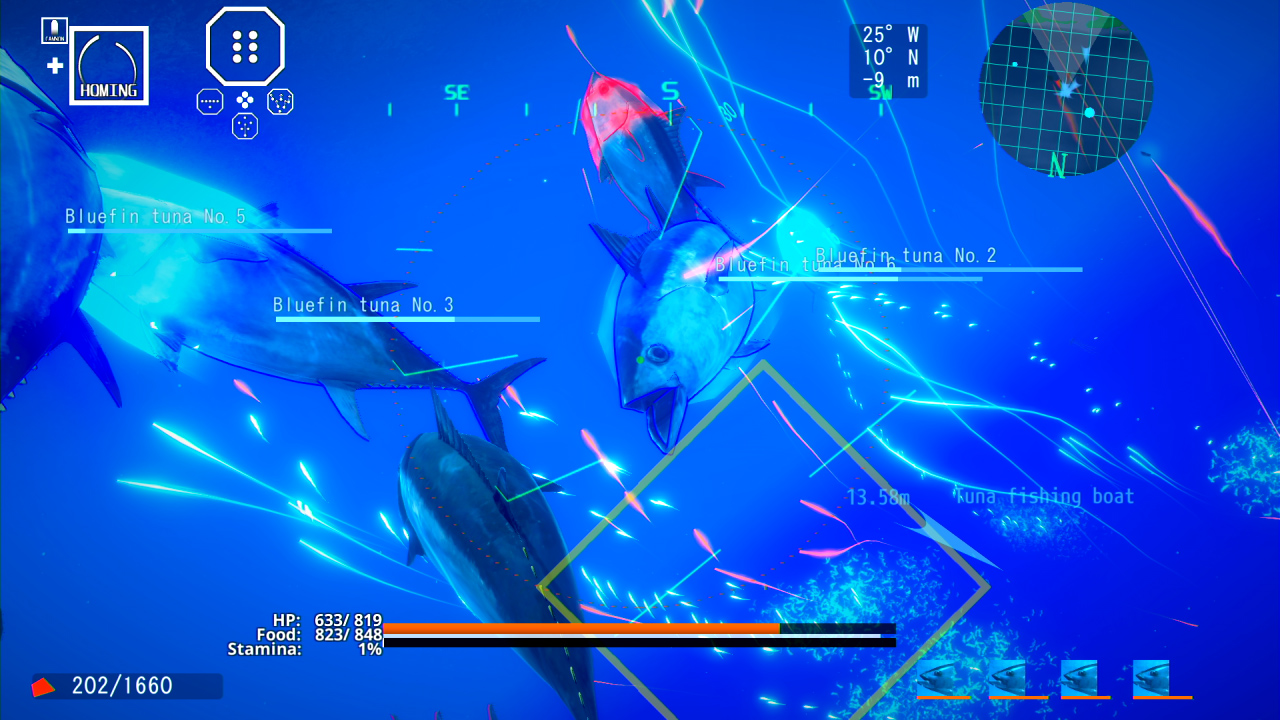Toggle targeting on Bluefin tuna No.3
Viewport: 1280px width, 720px height.
[365, 305]
